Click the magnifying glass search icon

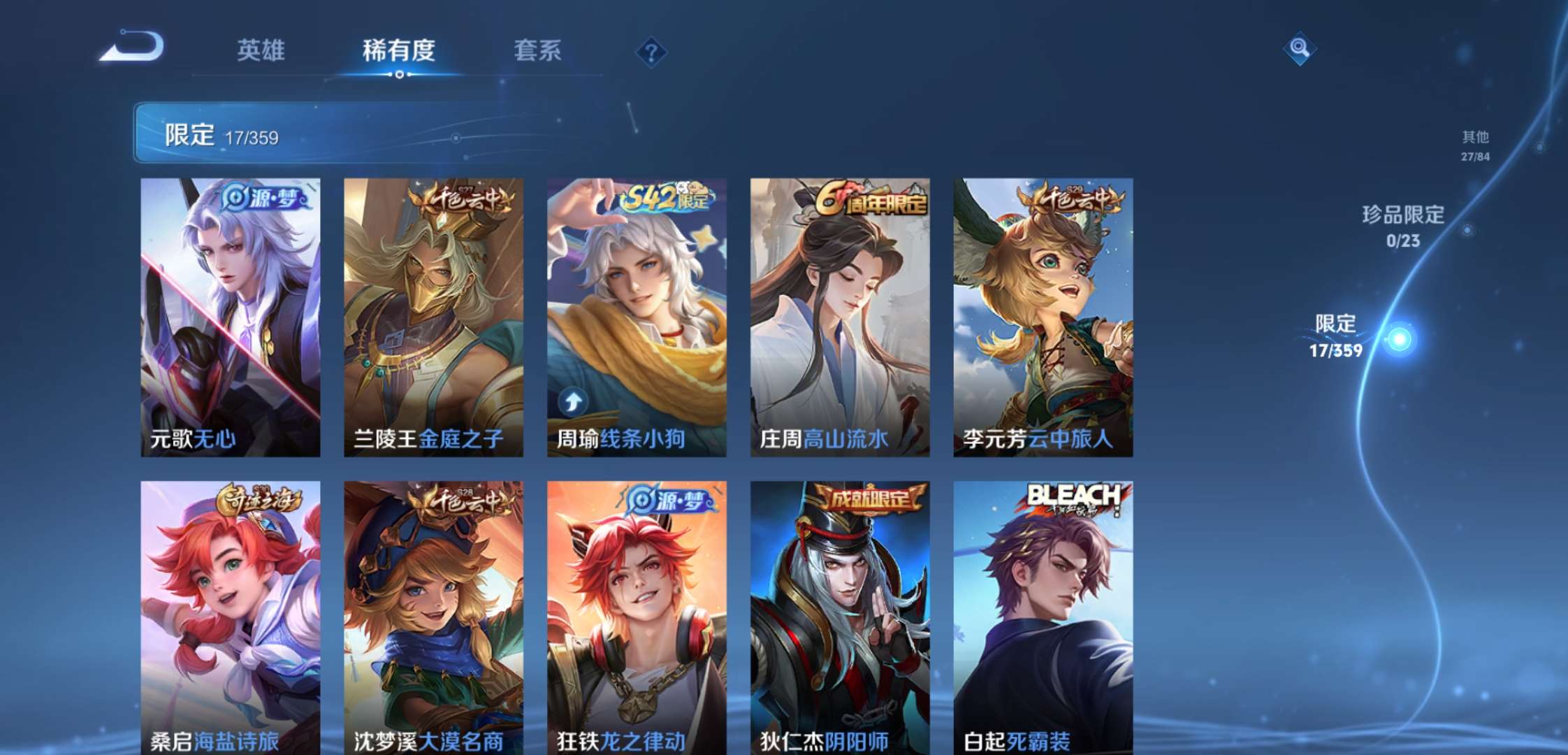tap(1299, 48)
